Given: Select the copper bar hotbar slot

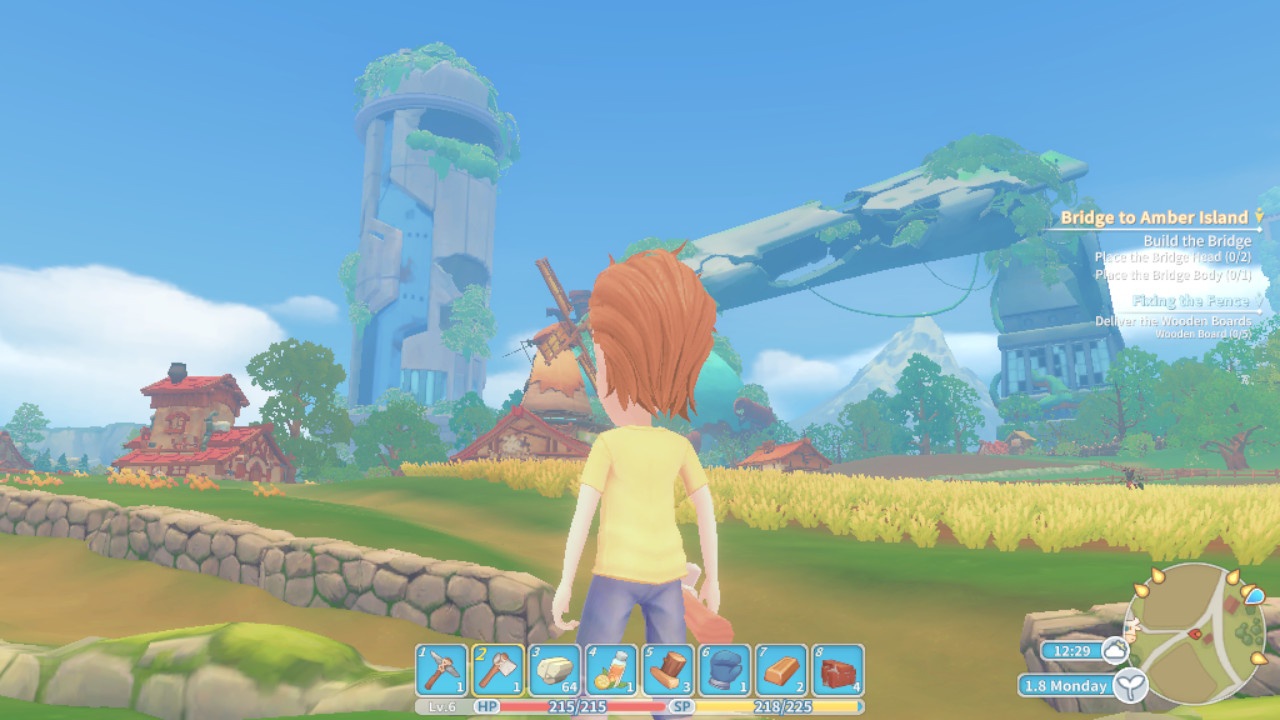Looking at the screenshot, I should click(781, 669).
